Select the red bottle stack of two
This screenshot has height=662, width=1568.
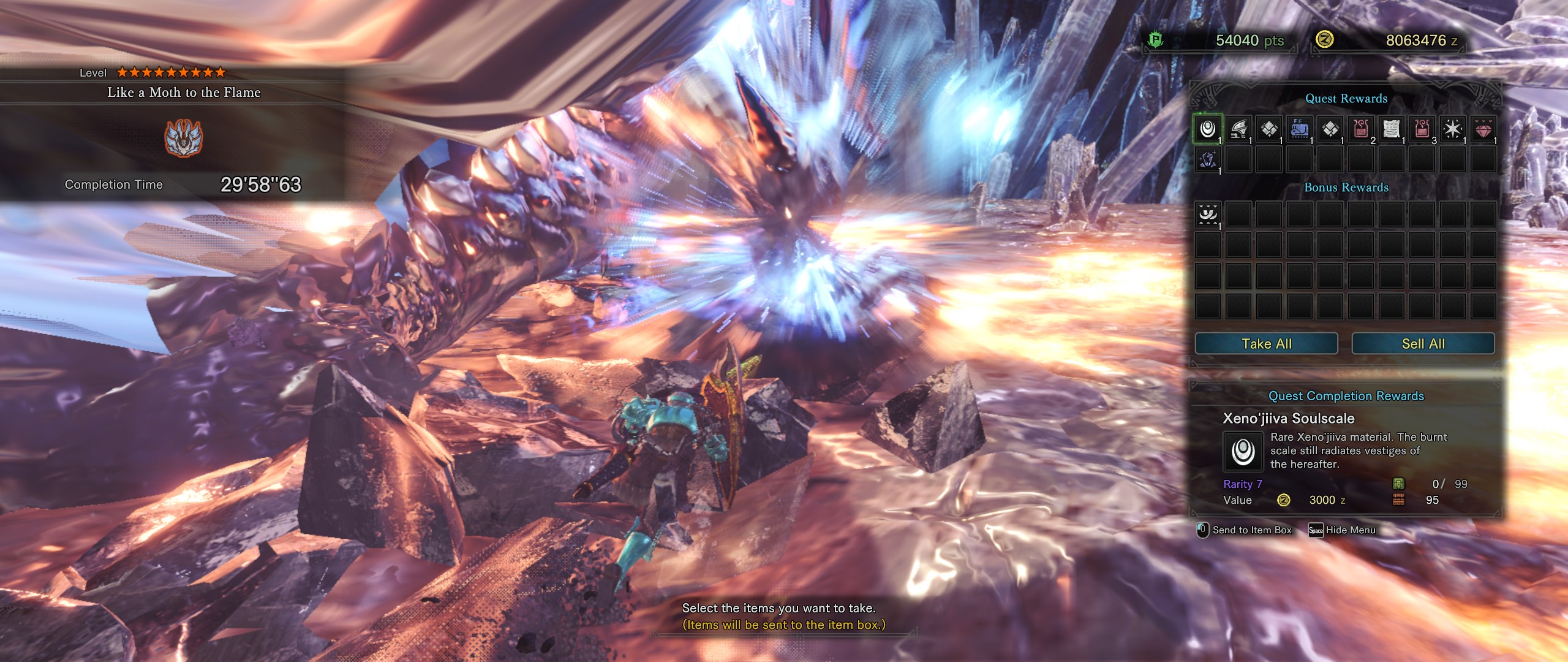[1360, 129]
